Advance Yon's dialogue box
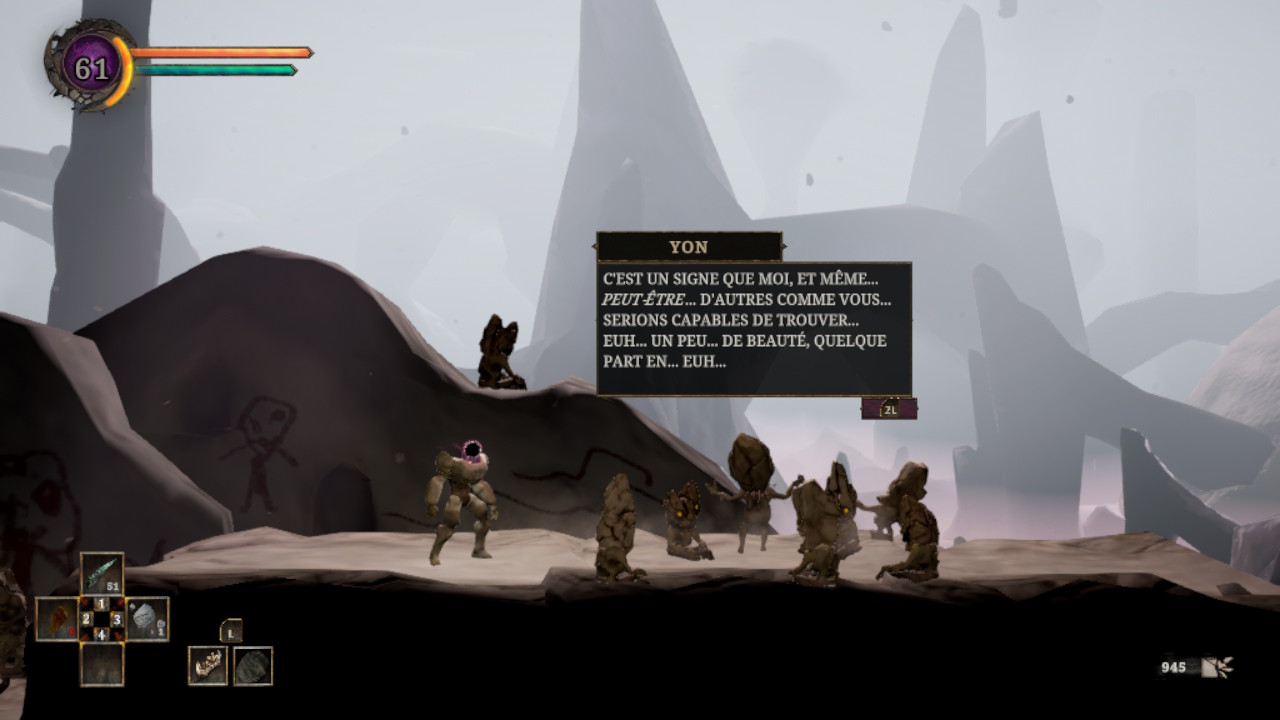 coord(889,408)
